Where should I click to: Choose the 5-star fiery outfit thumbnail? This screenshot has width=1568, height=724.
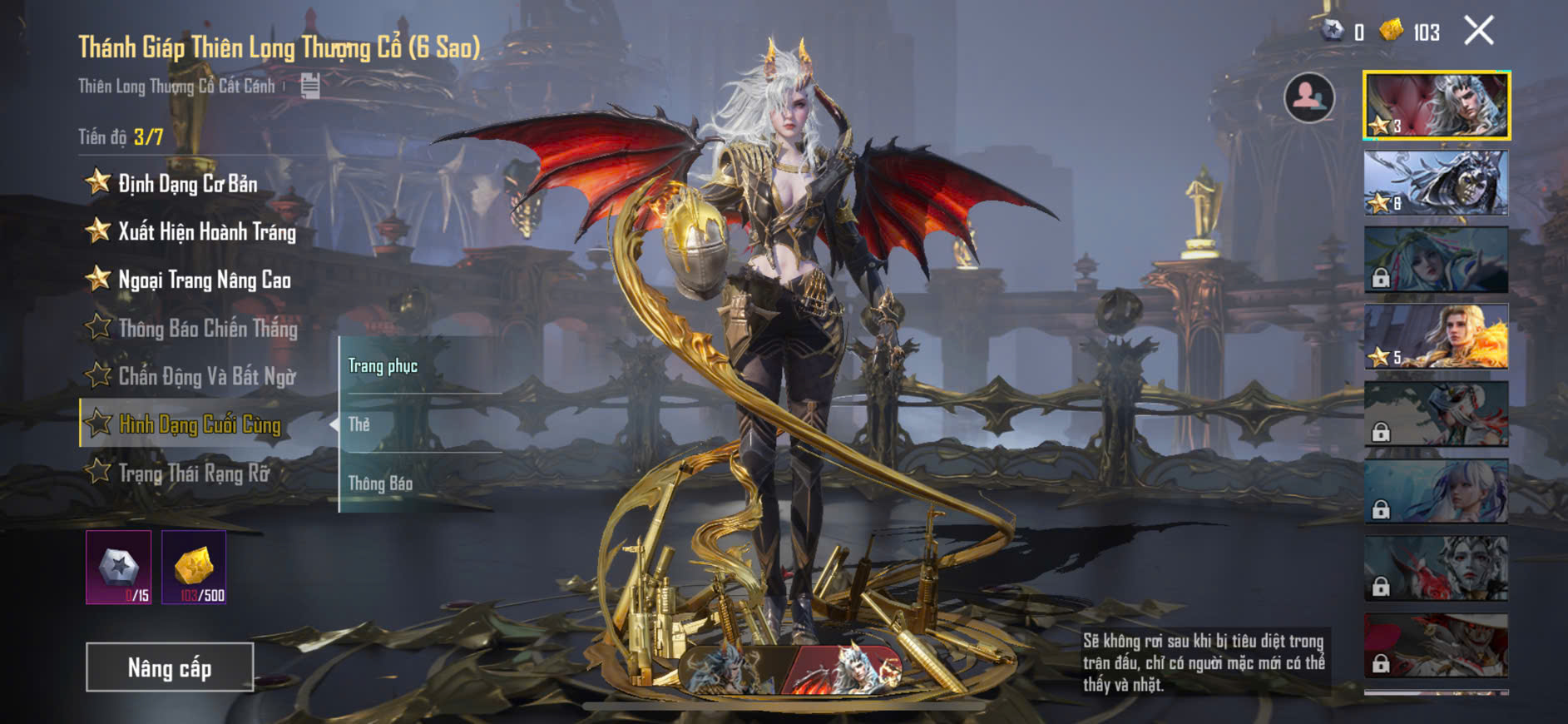point(1437,336)
